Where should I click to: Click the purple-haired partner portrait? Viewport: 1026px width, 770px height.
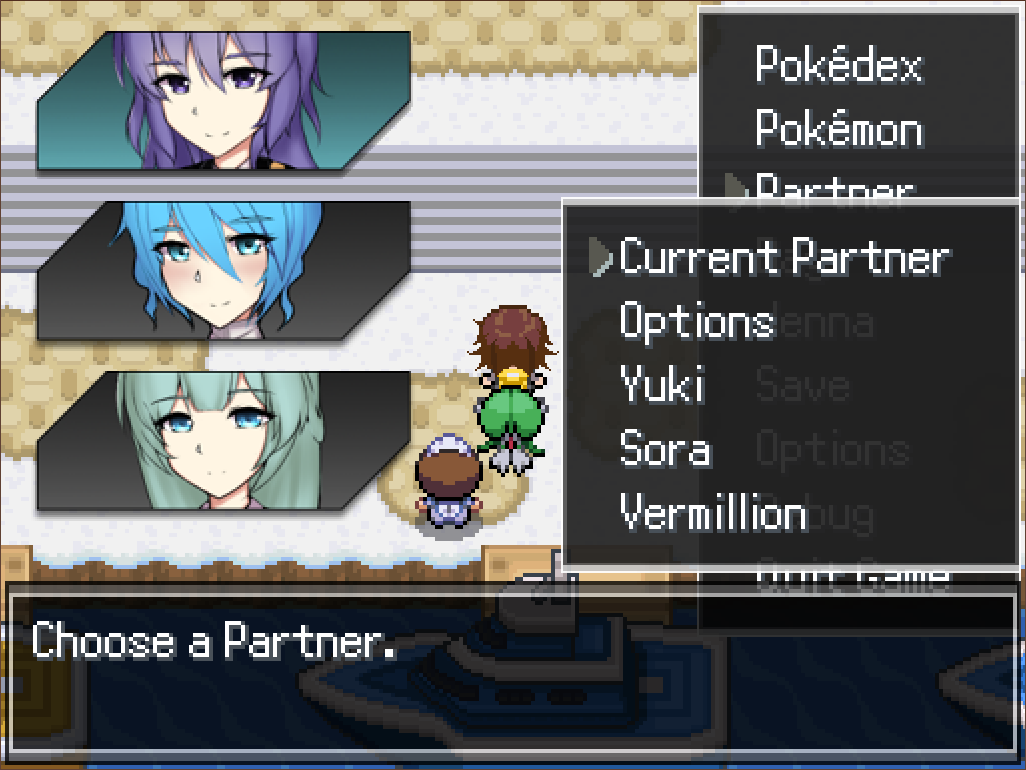tap(223, 100)
